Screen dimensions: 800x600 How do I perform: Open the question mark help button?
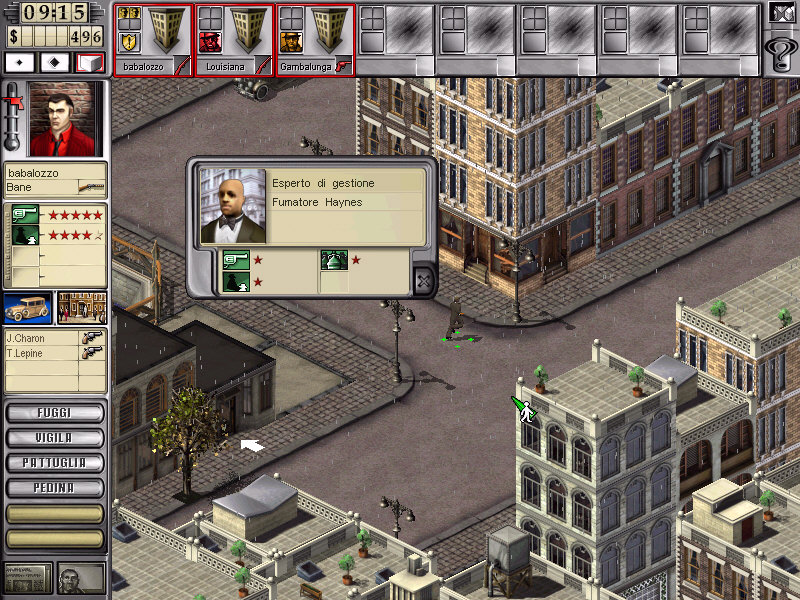[x=780, y=50]
